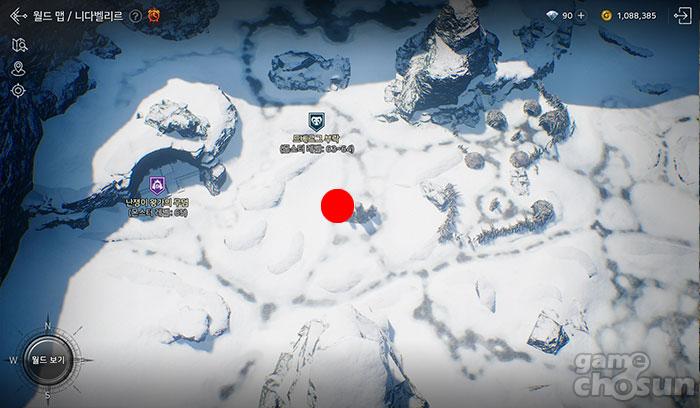
Task: Open the map search magnifier icon
Action: pyautogui.click(x=18, y=45)
